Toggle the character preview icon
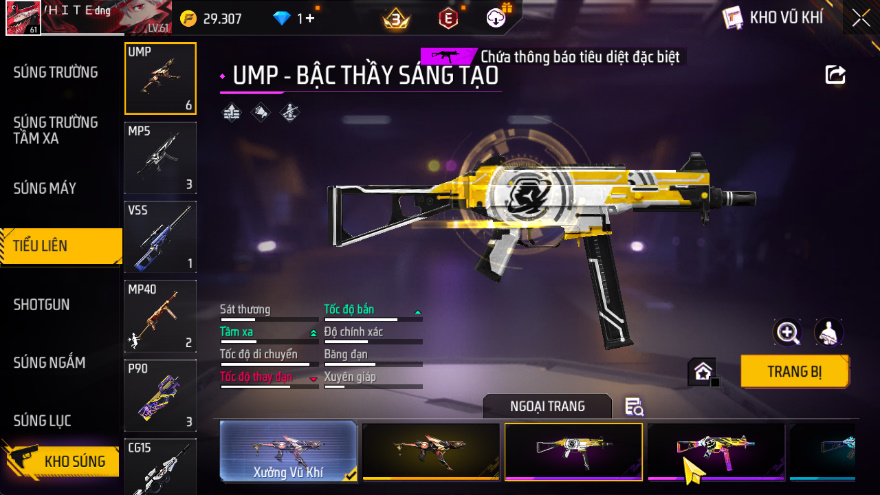 828,333
